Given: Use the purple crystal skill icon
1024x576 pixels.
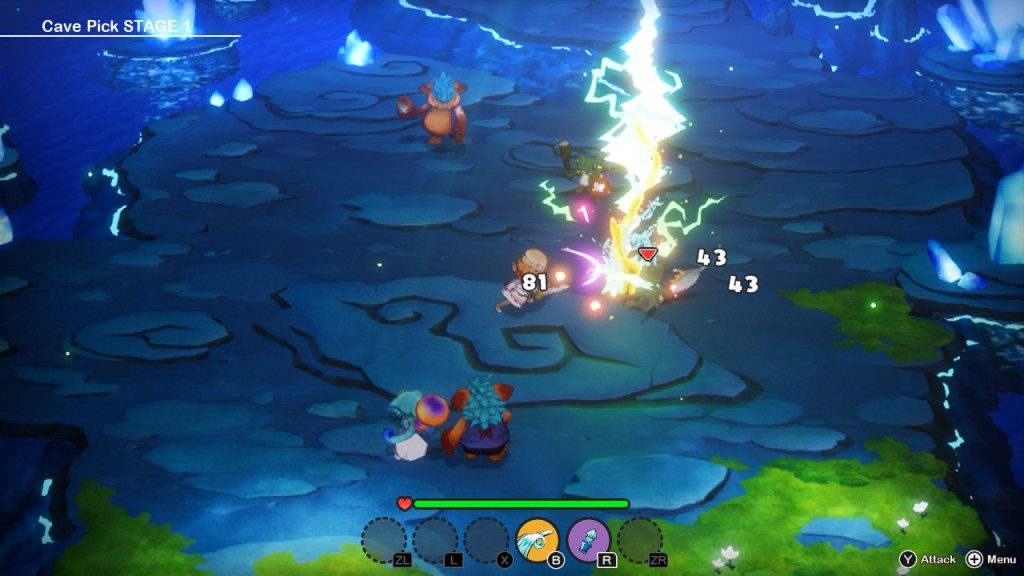Looking at the screenshot, I should point(589,540).
